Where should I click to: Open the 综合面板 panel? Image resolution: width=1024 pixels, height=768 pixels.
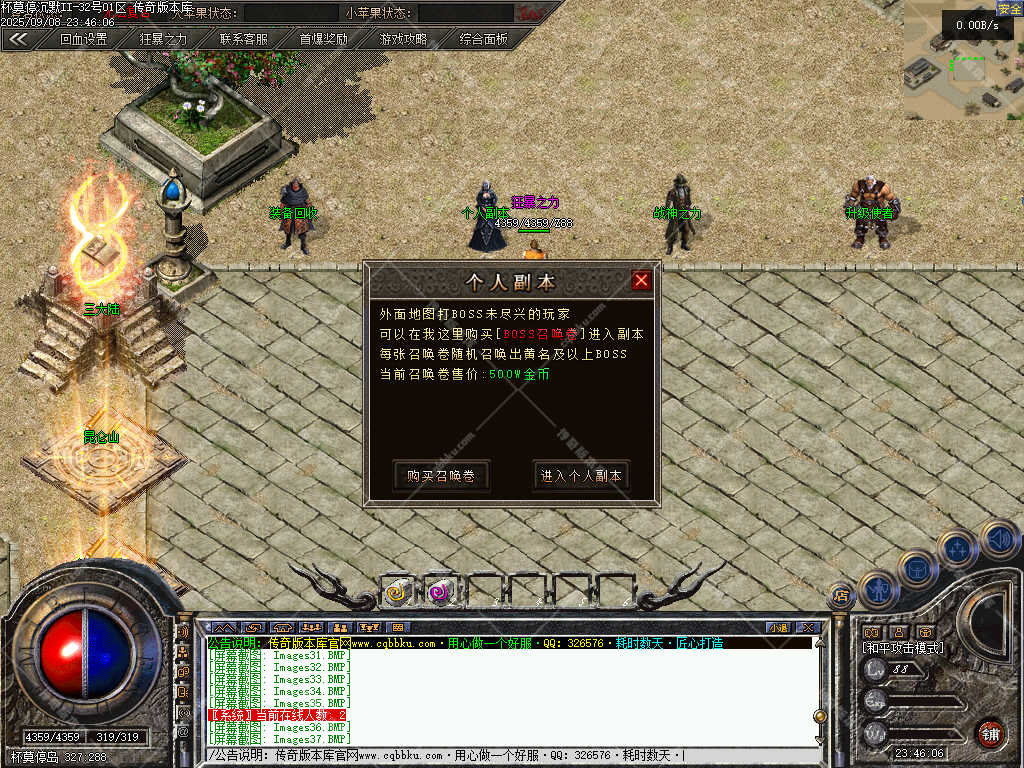pos(483,40)
